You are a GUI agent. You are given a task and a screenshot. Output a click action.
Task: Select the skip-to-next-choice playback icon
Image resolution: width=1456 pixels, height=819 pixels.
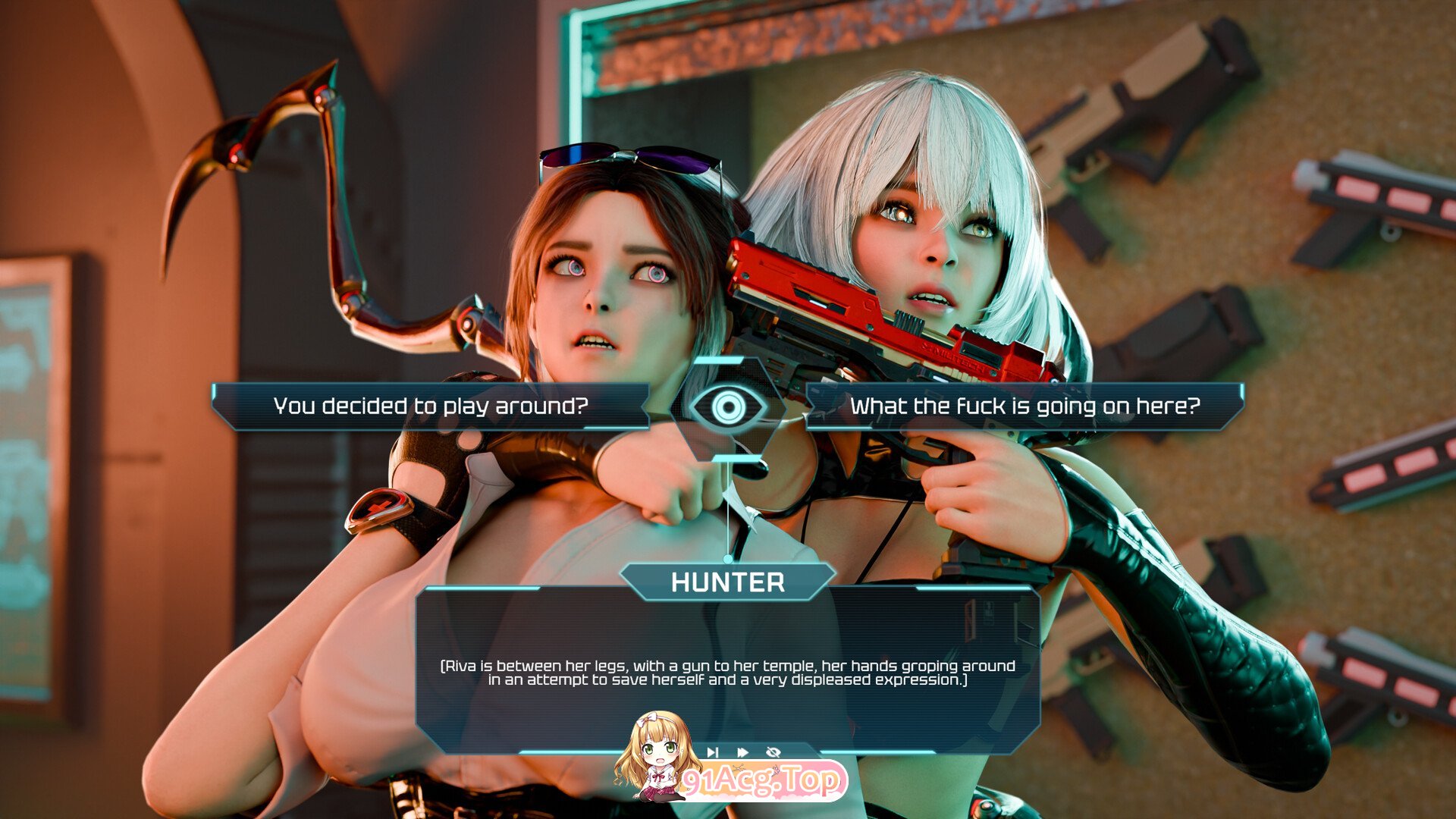coord(713,752)
